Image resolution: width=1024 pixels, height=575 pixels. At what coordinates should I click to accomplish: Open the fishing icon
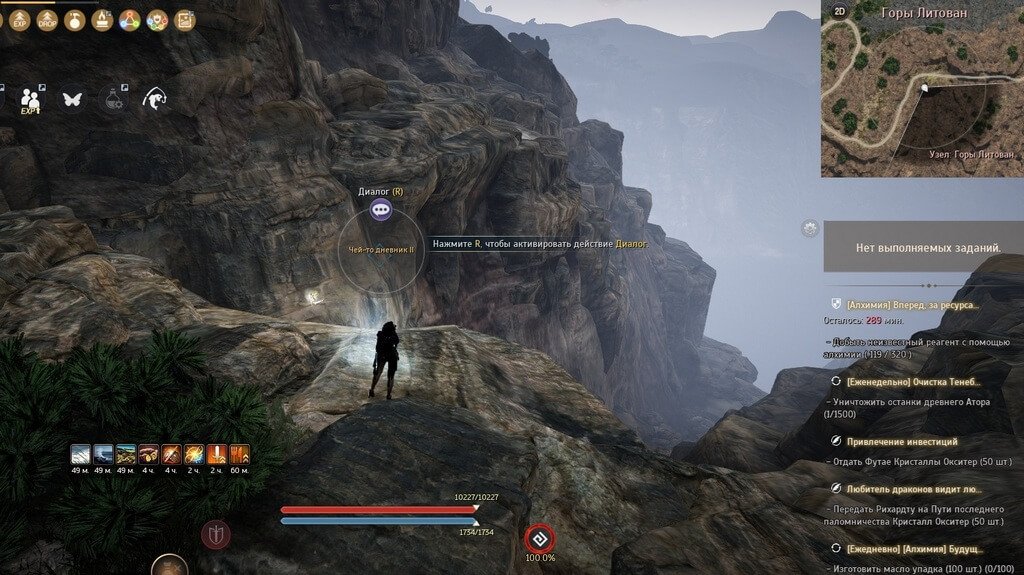pos(154,98)
